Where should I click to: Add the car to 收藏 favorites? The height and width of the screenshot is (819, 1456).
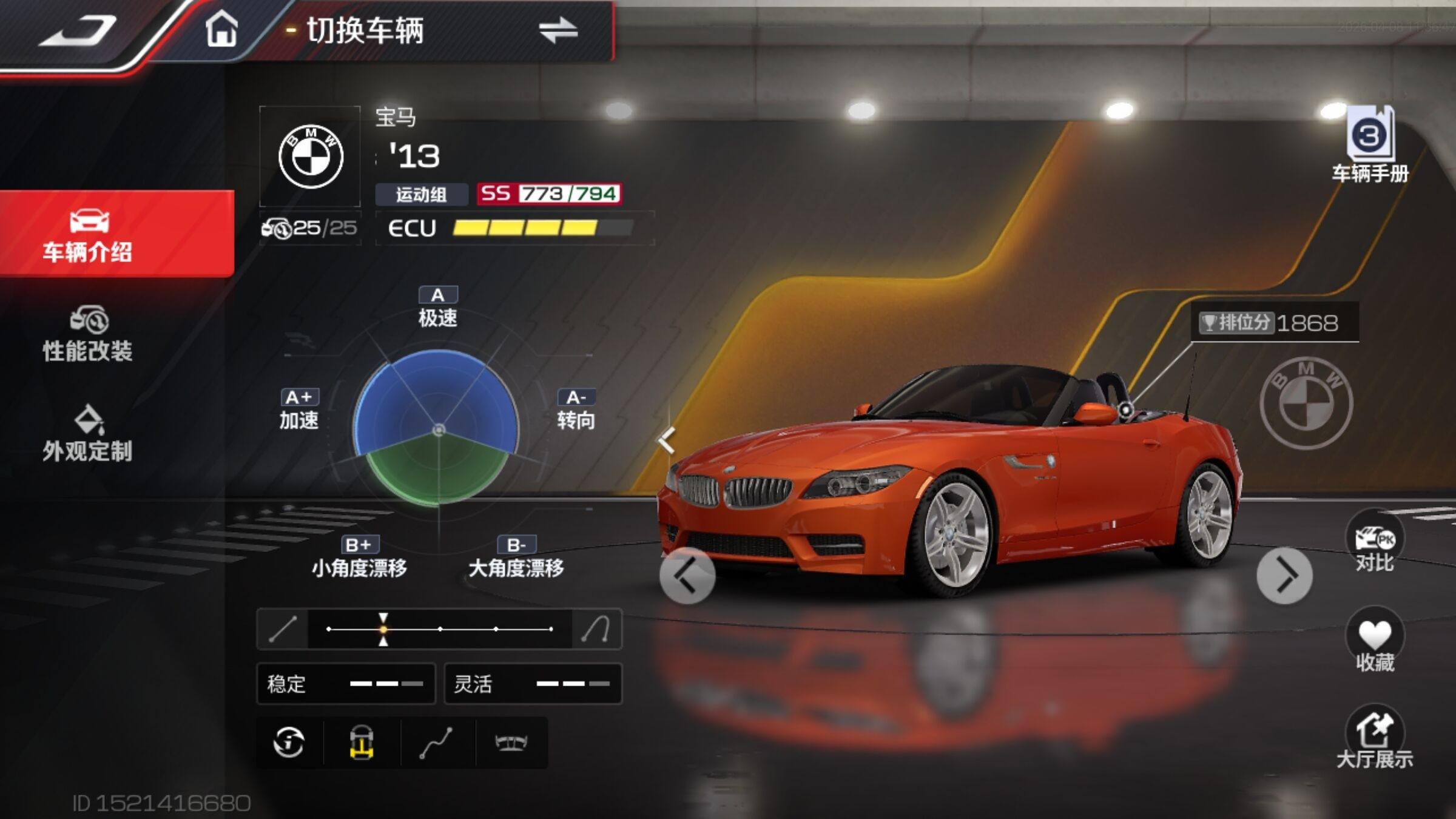coord(1374,642)
